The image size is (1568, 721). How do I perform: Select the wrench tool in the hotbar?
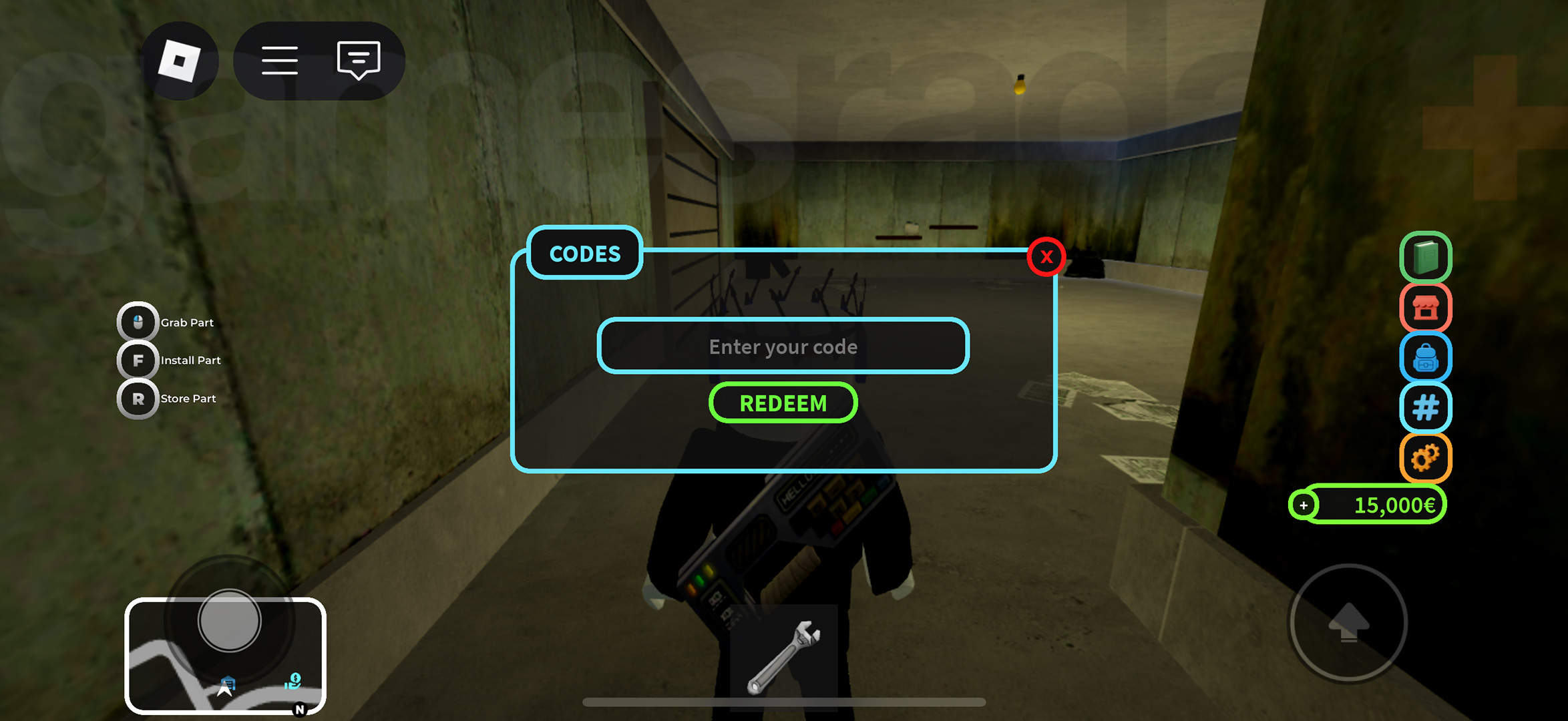(x=783, y=658)
